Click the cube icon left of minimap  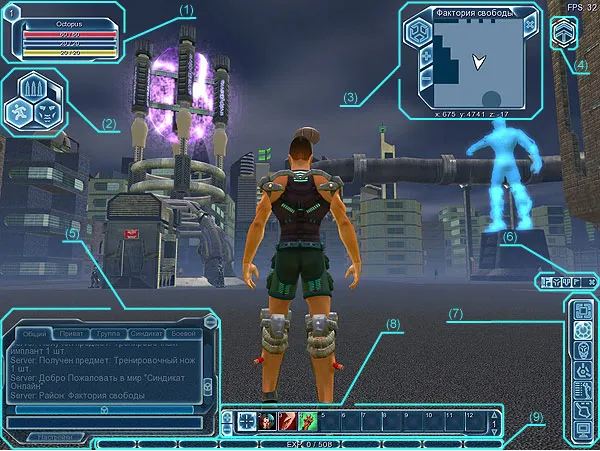[419, 32]
